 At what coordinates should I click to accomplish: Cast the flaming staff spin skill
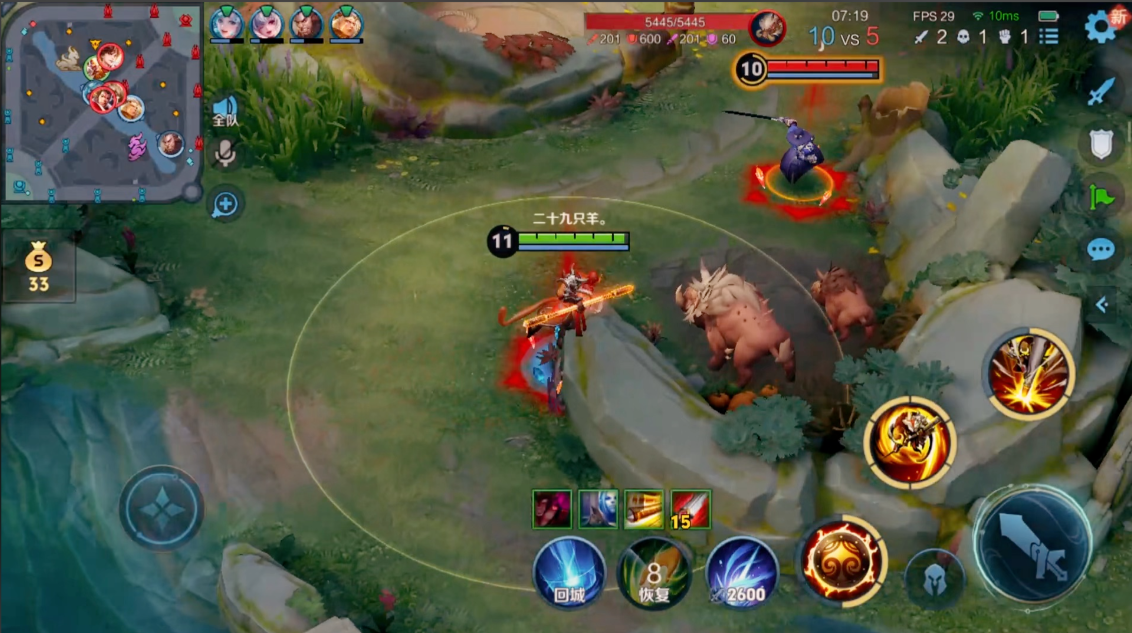[x=910, y=442]
